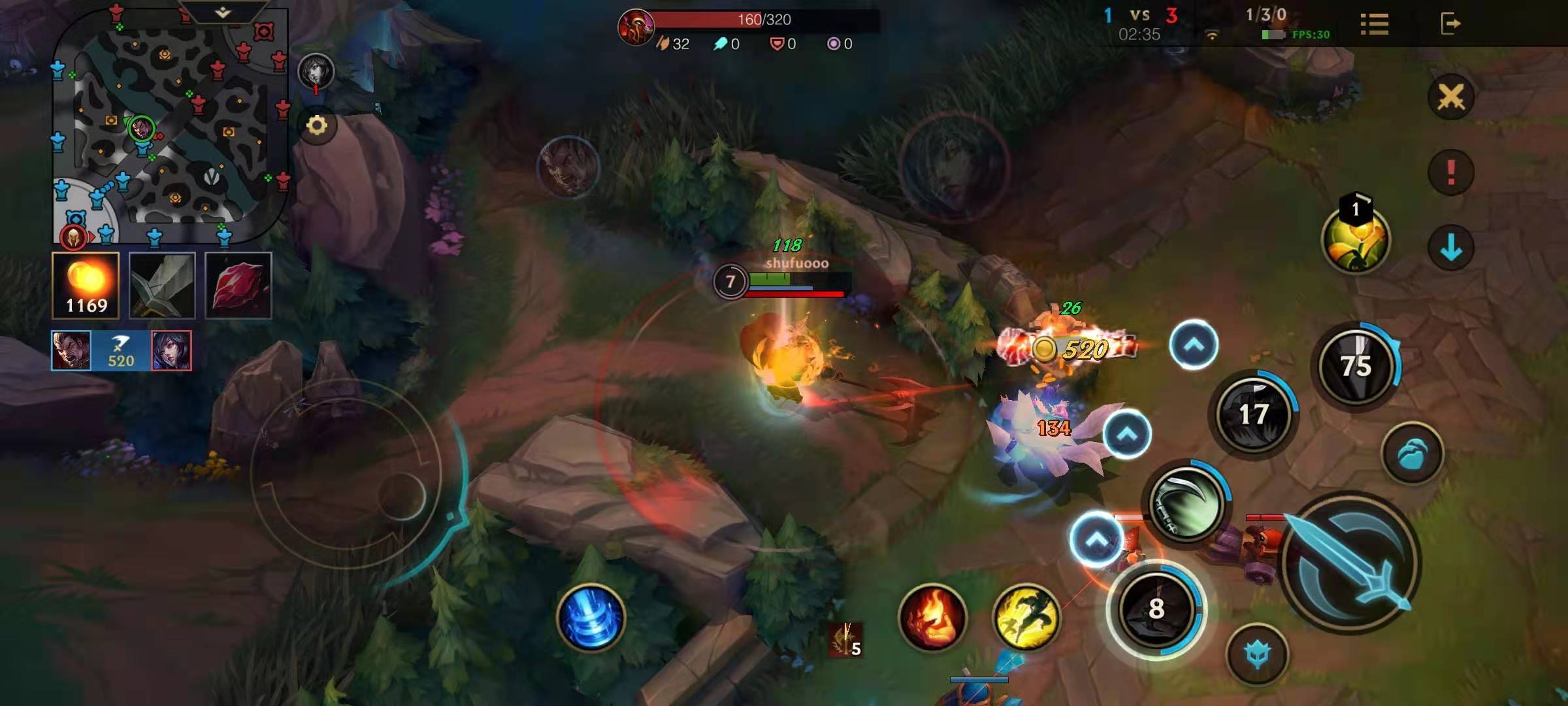The image size is (1568, 706).
Task: Open the gear settings button
Action: pos(317,126)
